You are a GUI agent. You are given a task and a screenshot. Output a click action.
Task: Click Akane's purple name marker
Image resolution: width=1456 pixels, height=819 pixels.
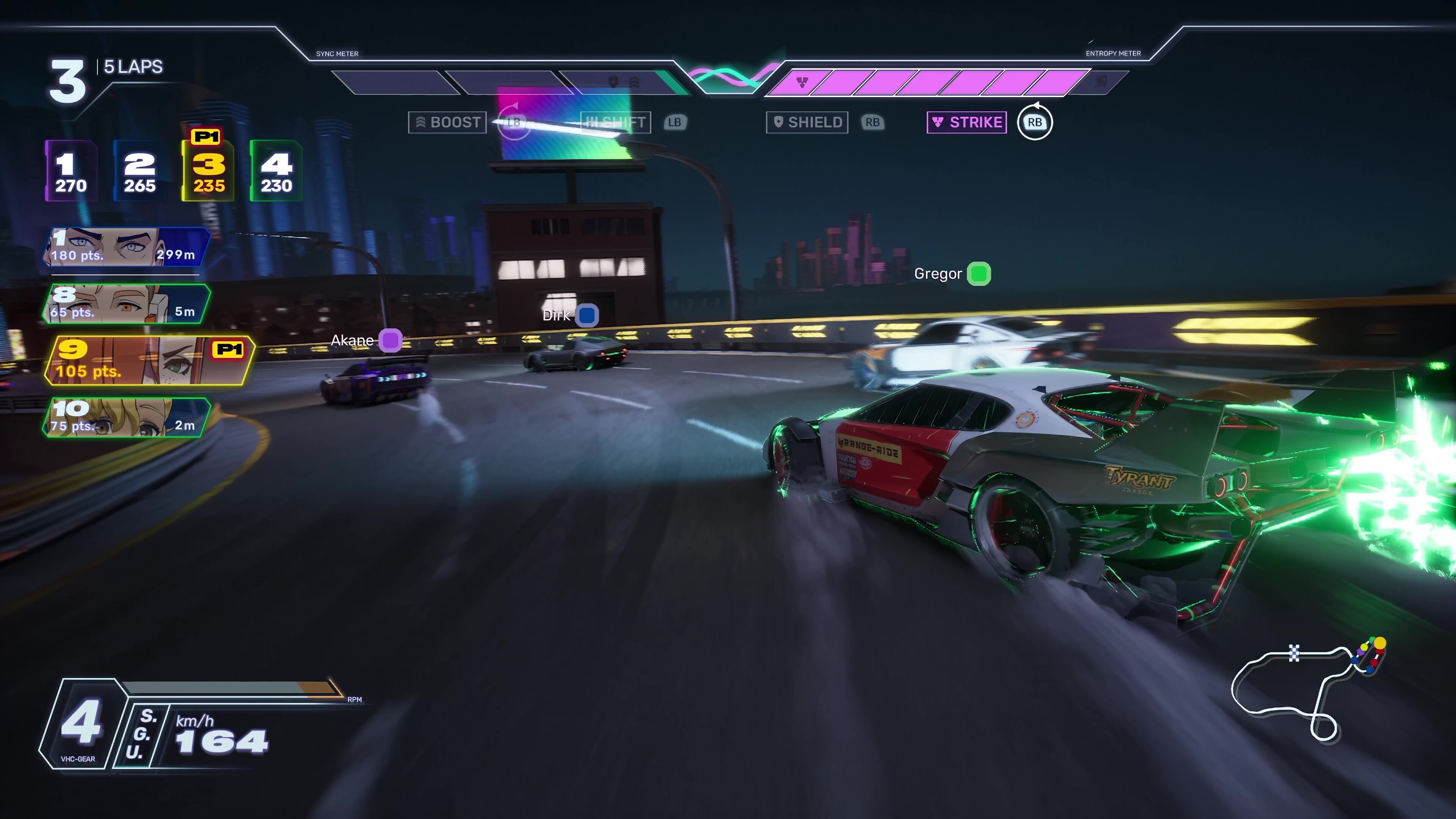point(390,340)
